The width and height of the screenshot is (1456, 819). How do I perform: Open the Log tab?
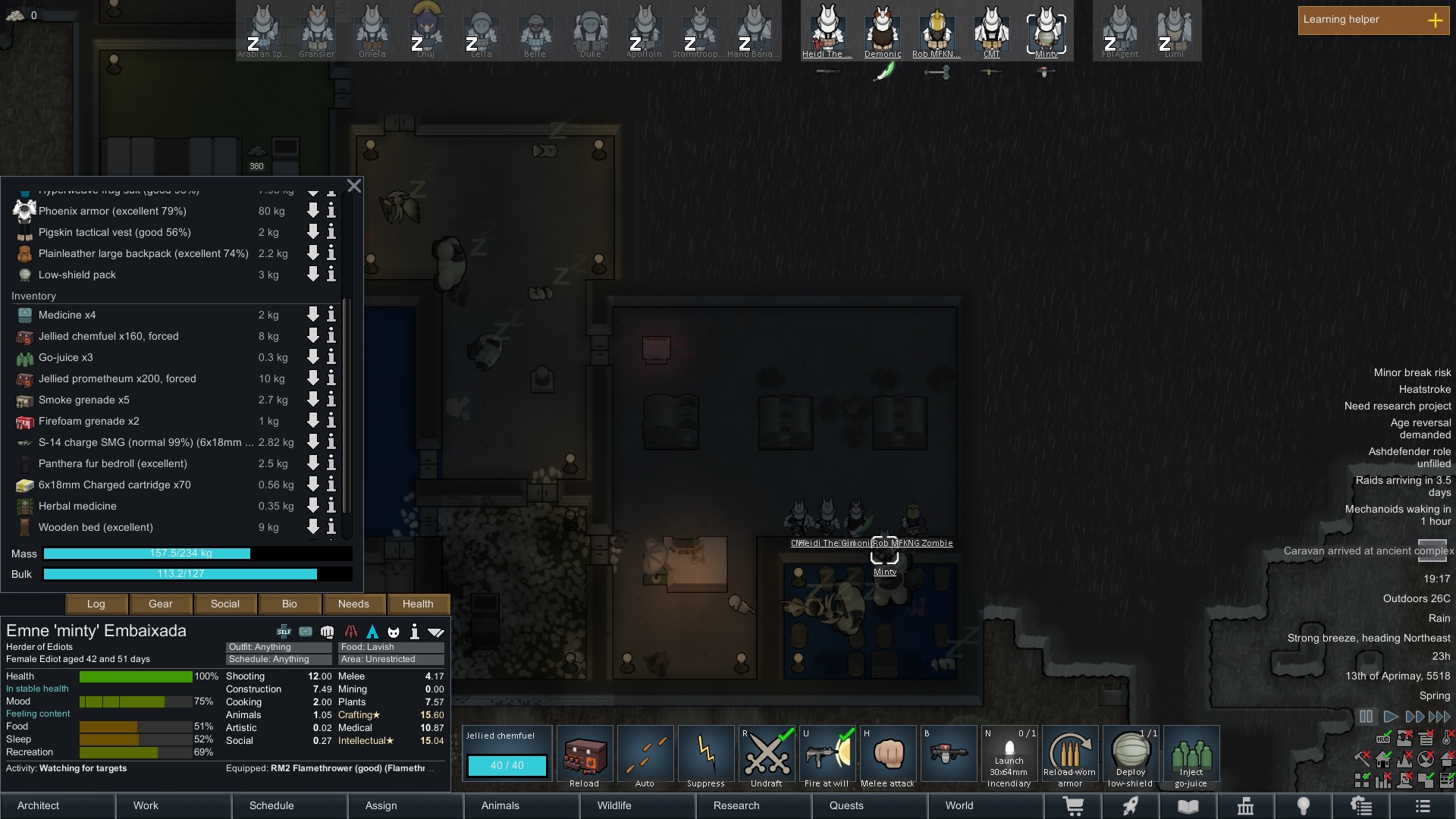point(96,604)
